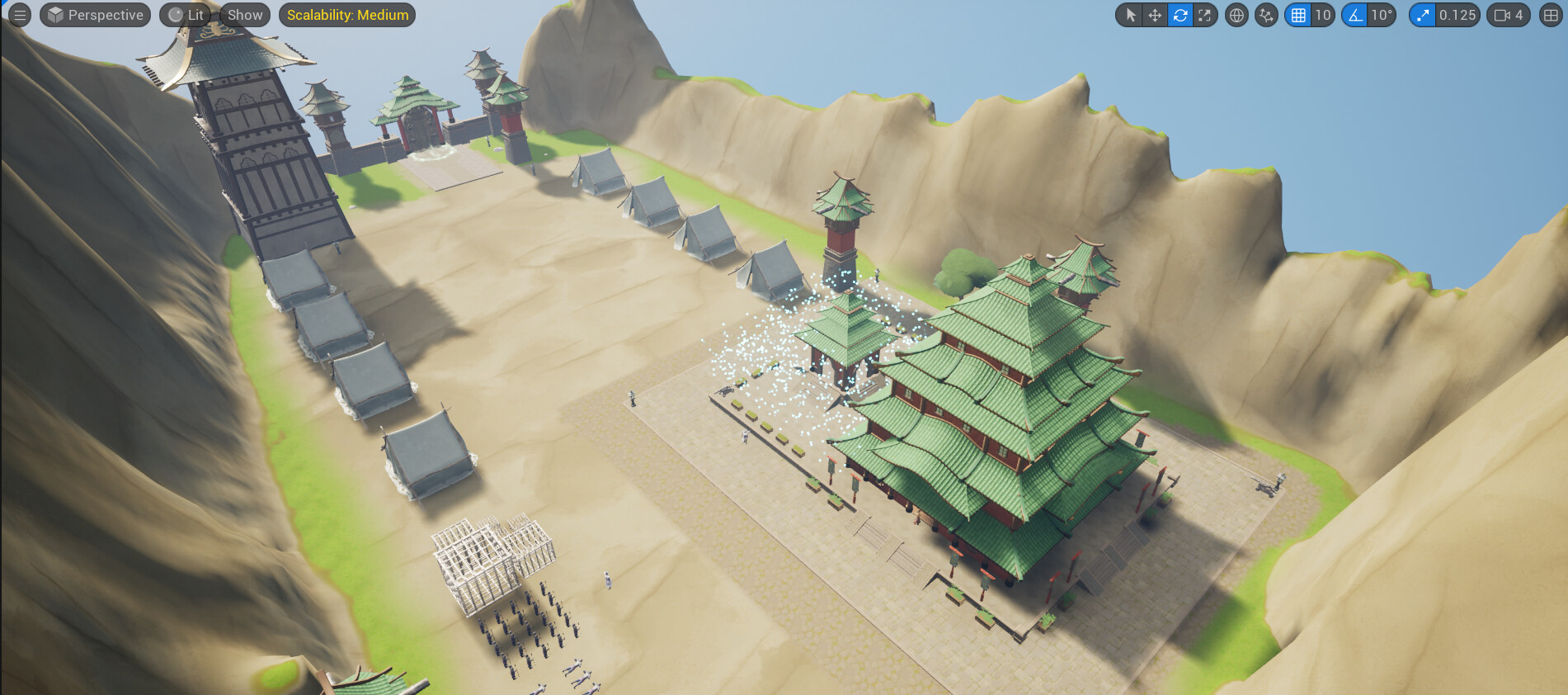Switch between world and local coordinate system
Screen dimensions: 1568x695
tap(1236, 15)
